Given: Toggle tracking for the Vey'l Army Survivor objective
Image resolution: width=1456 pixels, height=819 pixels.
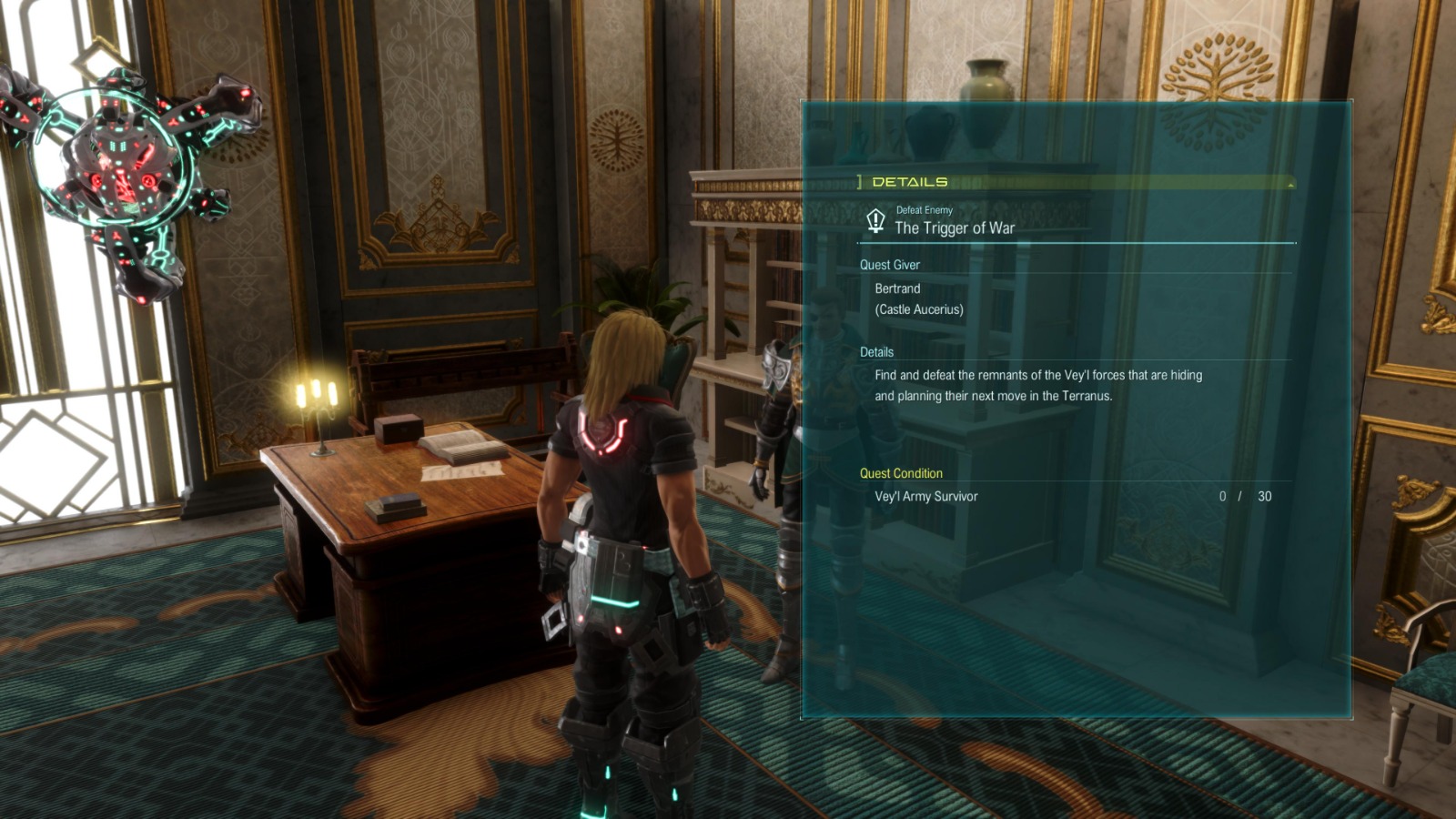Looking at the screenshot, I should 927,496.
